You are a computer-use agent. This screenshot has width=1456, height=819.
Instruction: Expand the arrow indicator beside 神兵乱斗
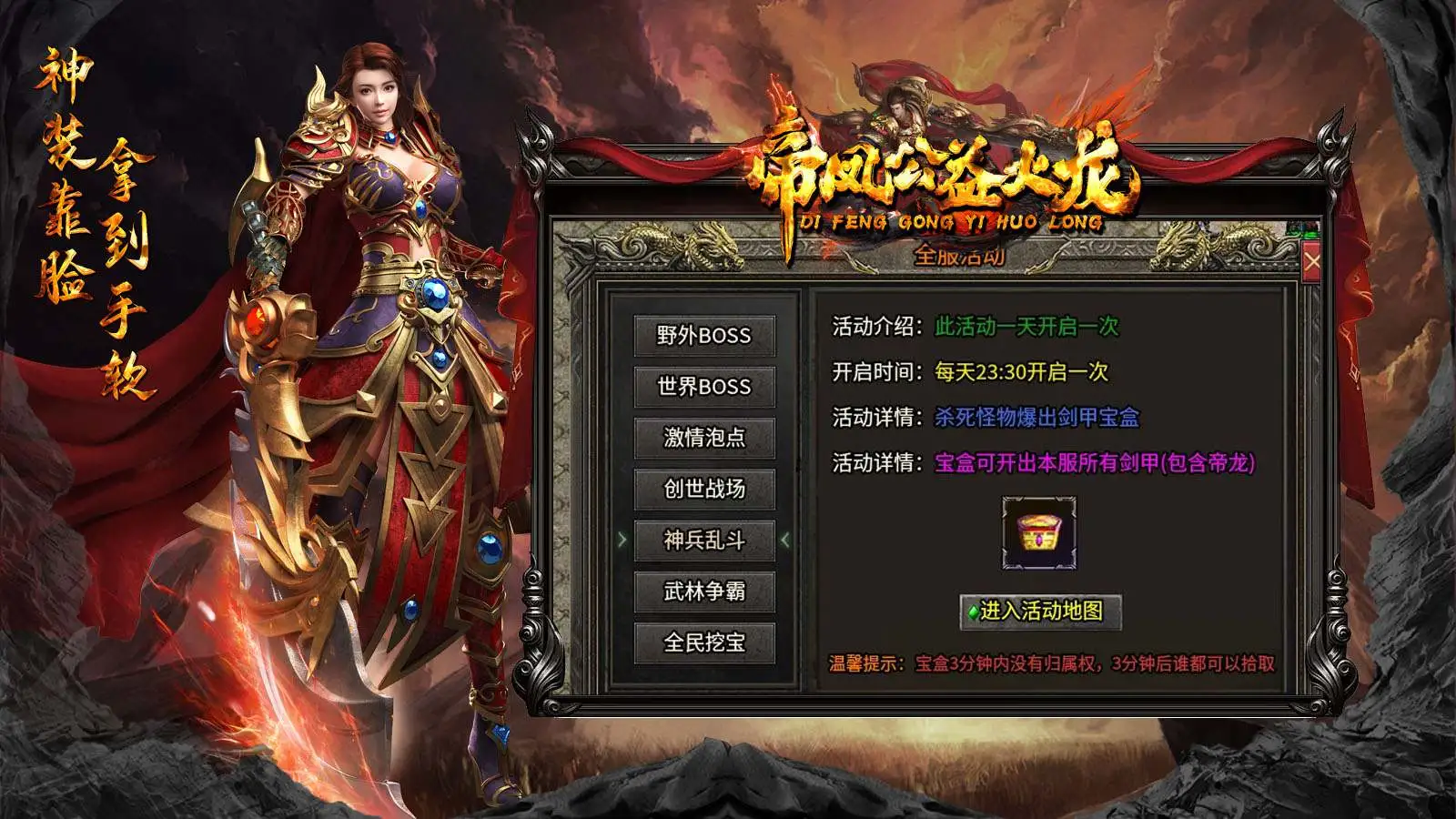tap(623, 540)
